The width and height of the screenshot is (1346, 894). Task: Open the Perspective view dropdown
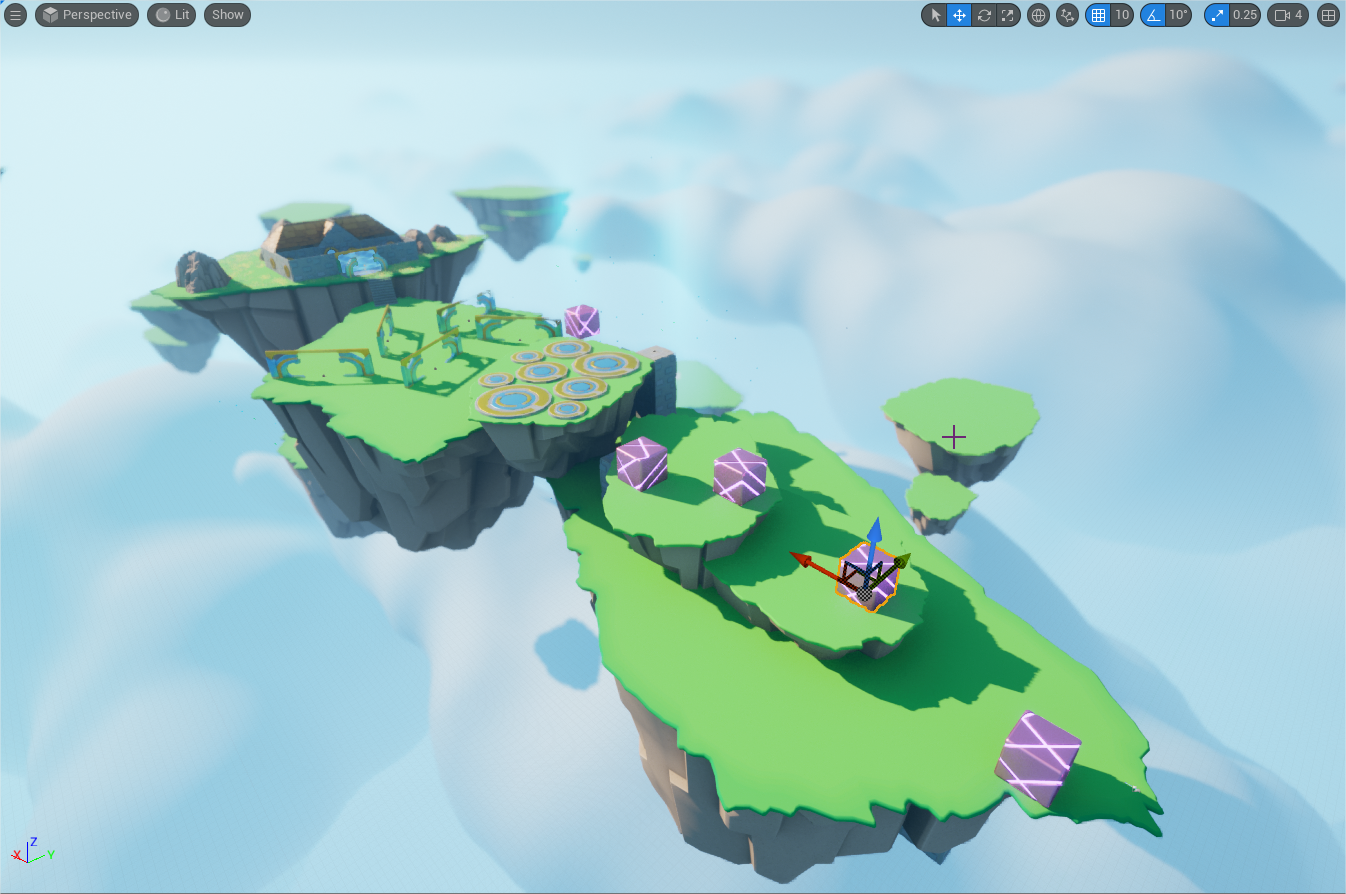[86, 14]
